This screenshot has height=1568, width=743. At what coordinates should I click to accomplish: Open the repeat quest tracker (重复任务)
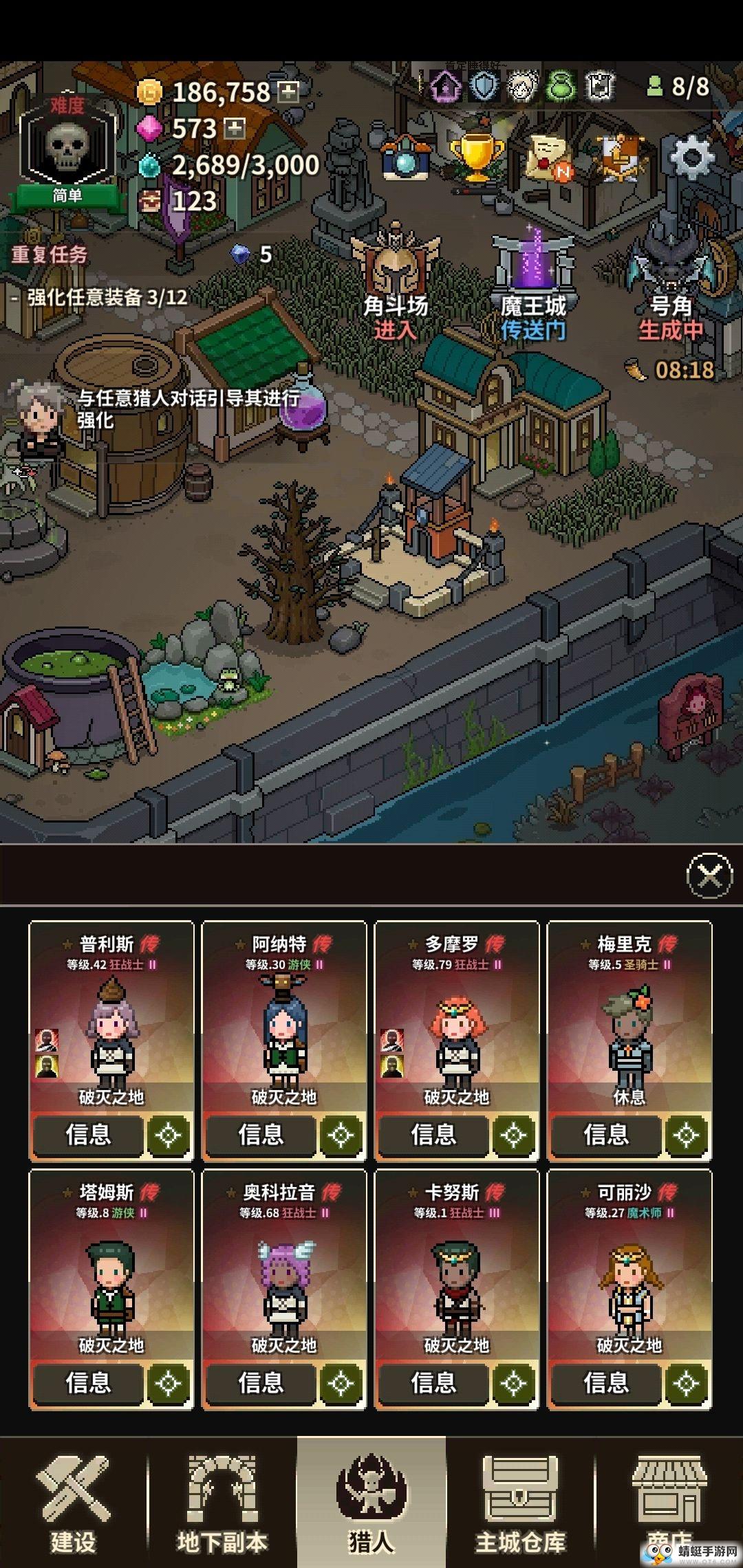pyautogui.click(x=50, y=255)
